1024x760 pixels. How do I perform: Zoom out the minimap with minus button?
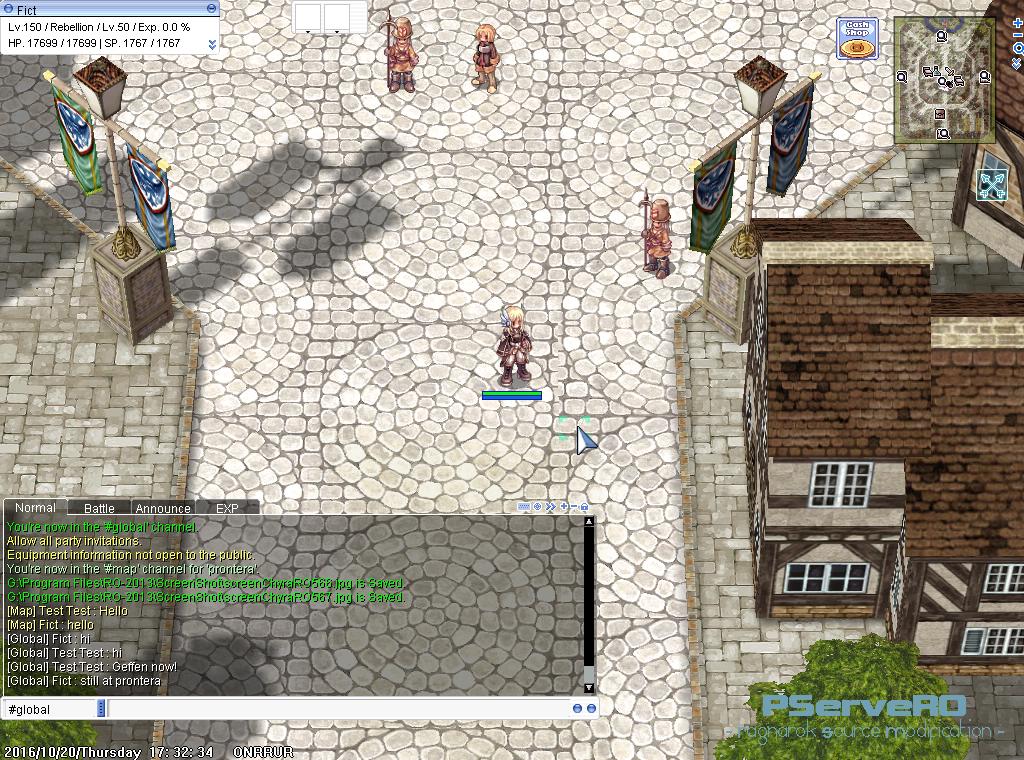1018,35
